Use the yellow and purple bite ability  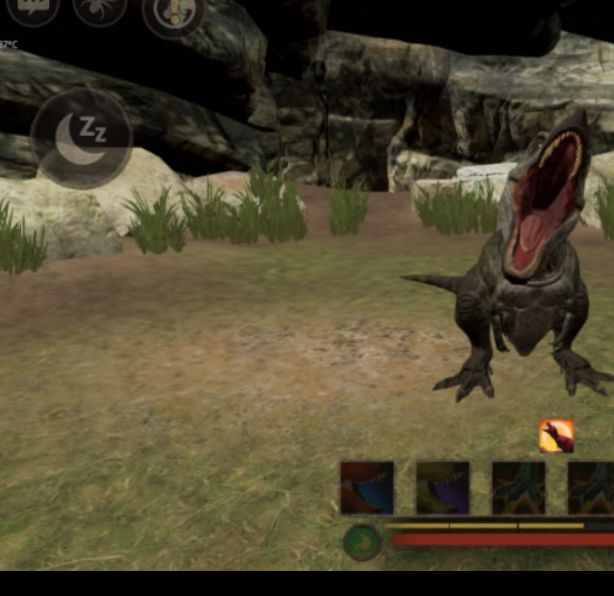click(x=442, y=488)
